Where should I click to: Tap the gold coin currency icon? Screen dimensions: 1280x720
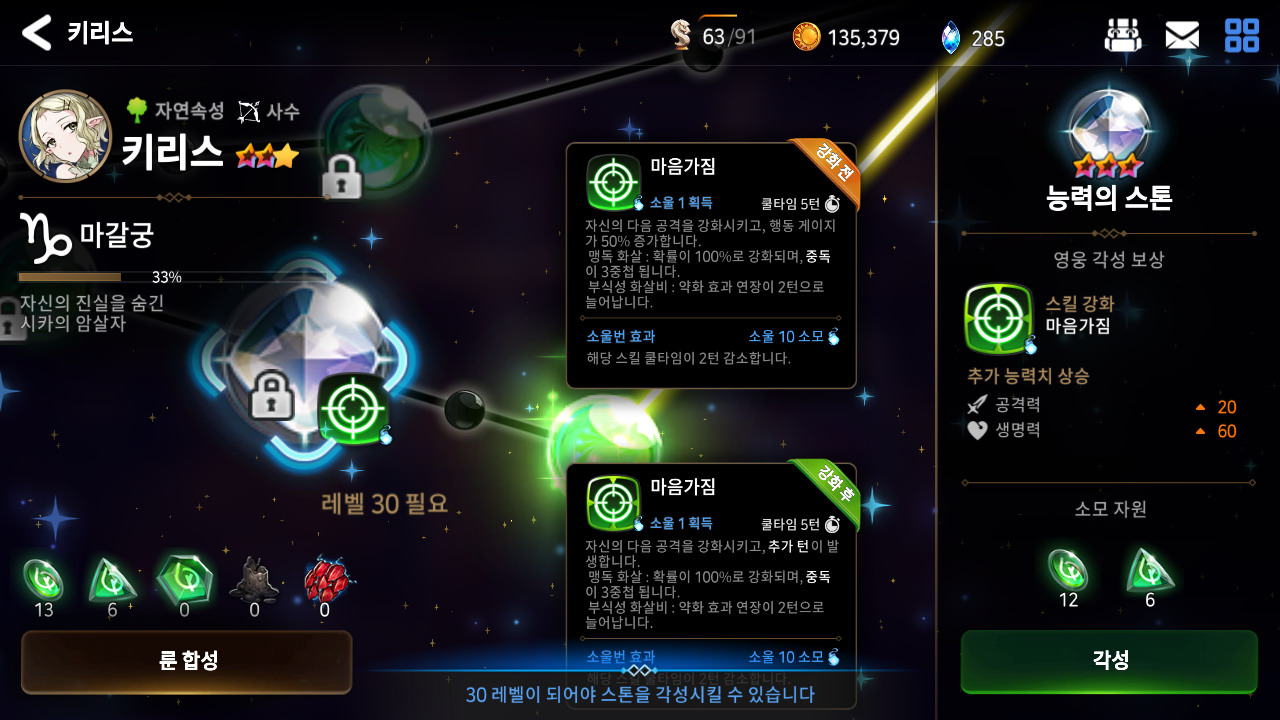click(806, 37)
